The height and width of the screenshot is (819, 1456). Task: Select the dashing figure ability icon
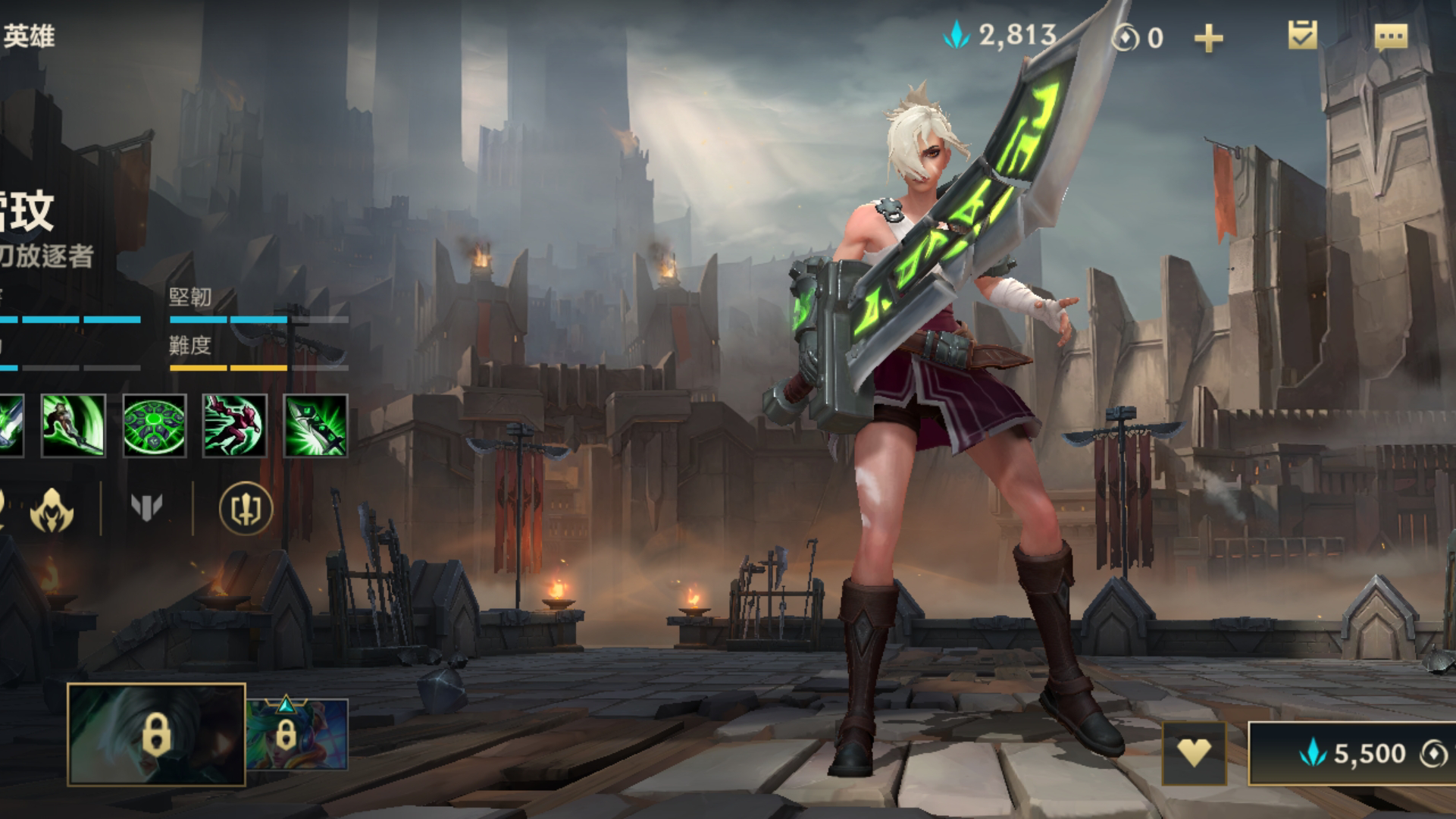pyautogui.click(x=235, y=425)
